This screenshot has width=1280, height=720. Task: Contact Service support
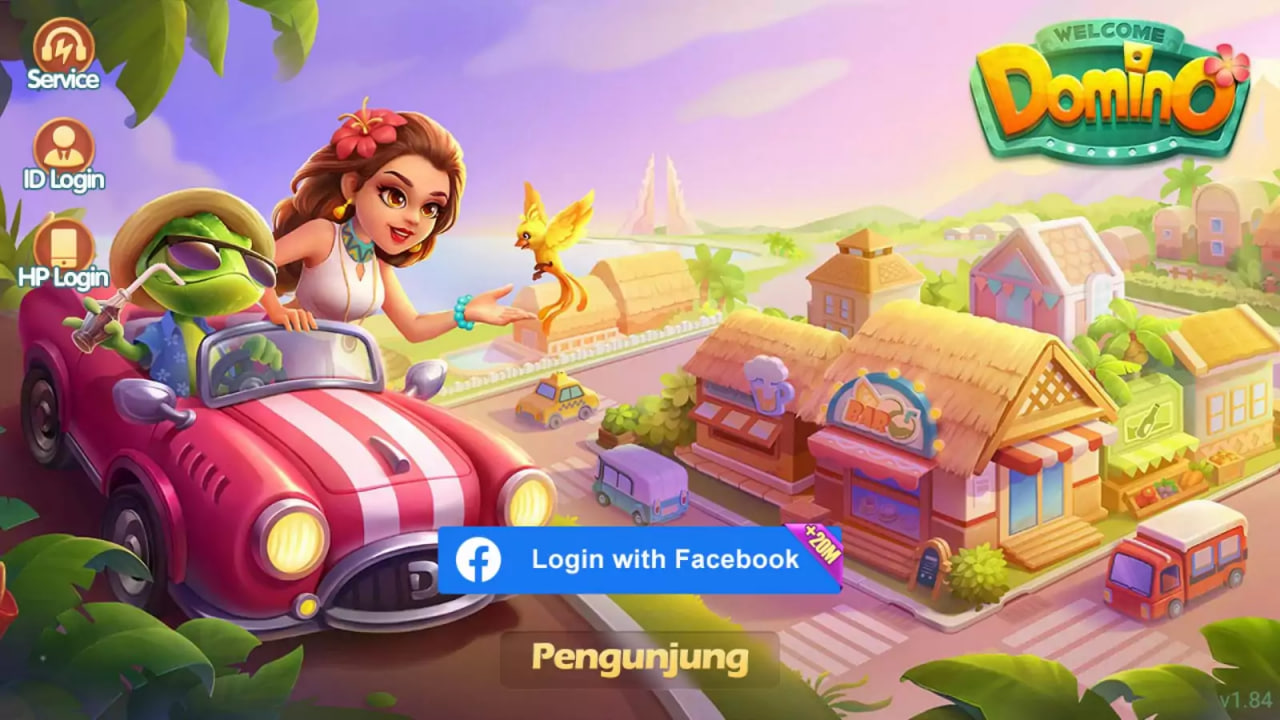tap(62, 60)
